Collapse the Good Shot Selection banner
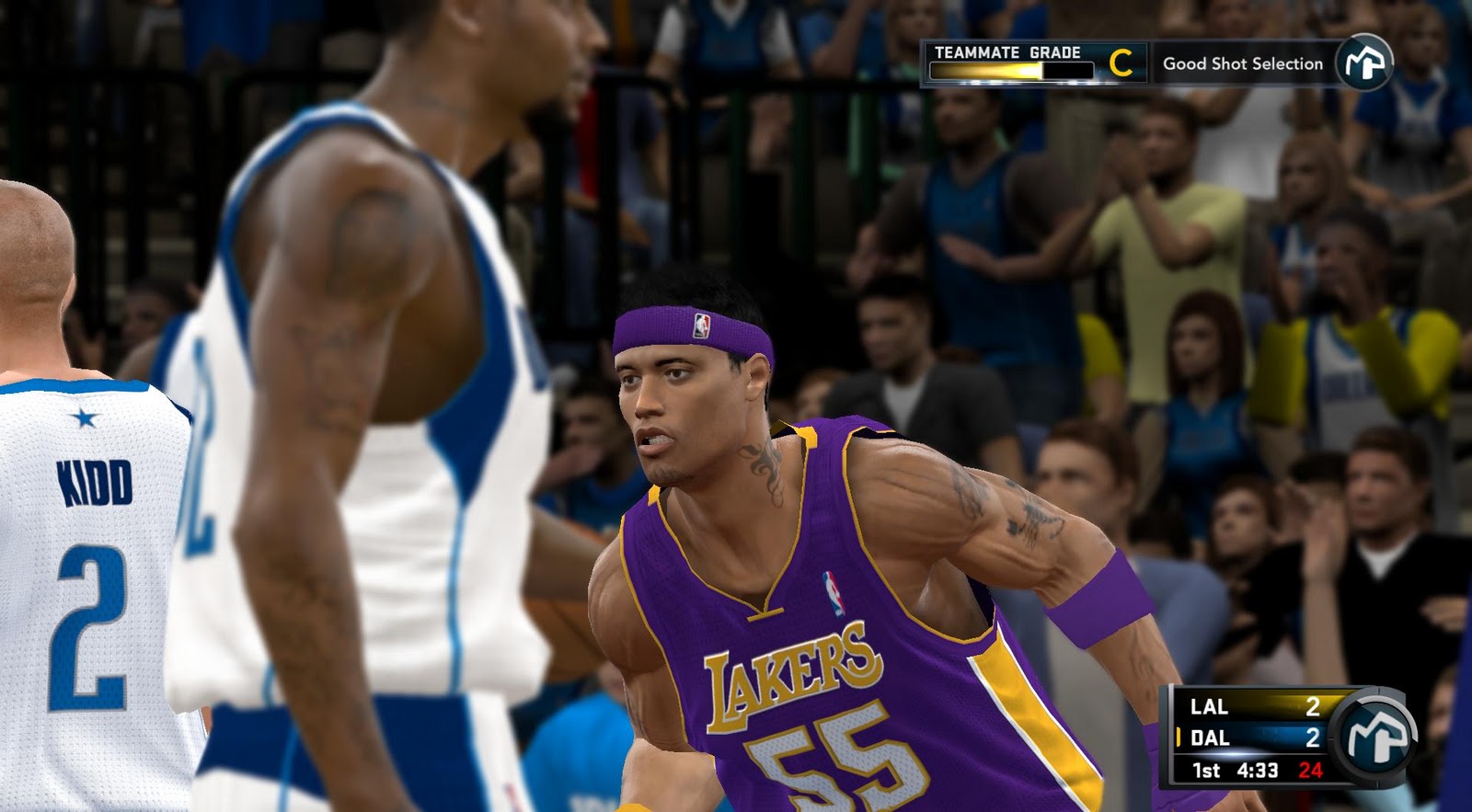 [1243, 64]
